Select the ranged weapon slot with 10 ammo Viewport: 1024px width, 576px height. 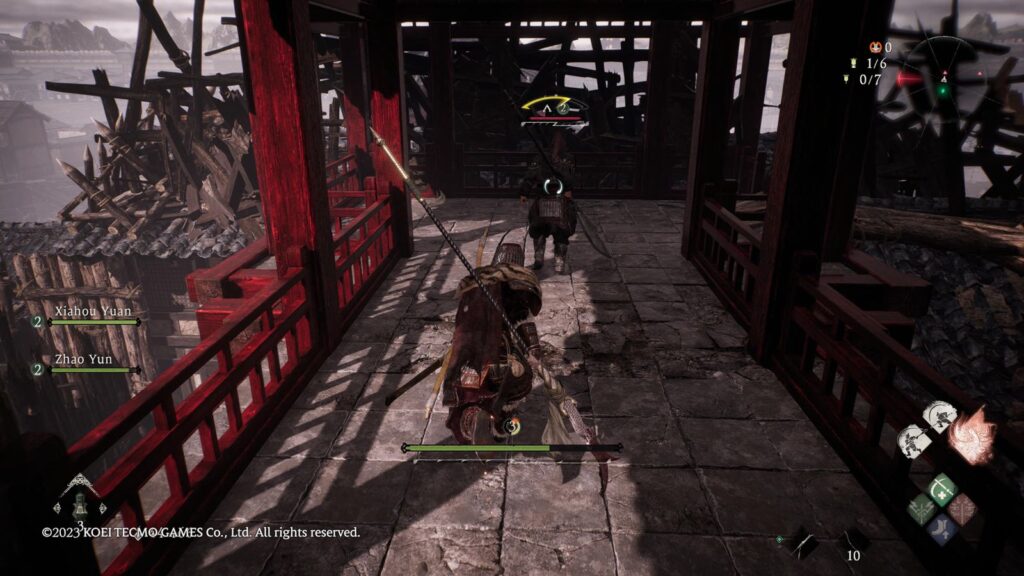coord(853,543)
